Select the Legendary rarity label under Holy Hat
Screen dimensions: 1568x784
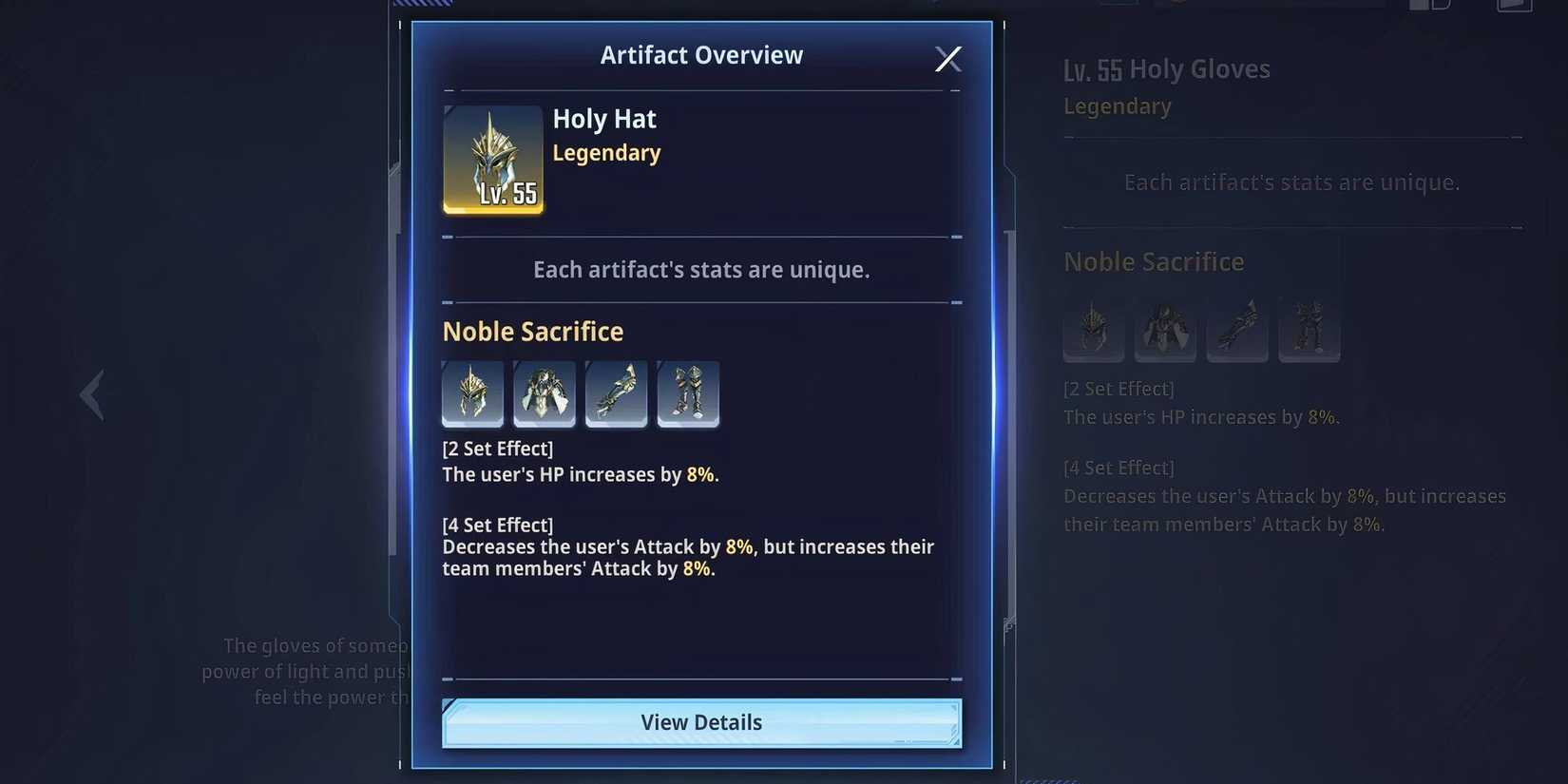point(606,152)
